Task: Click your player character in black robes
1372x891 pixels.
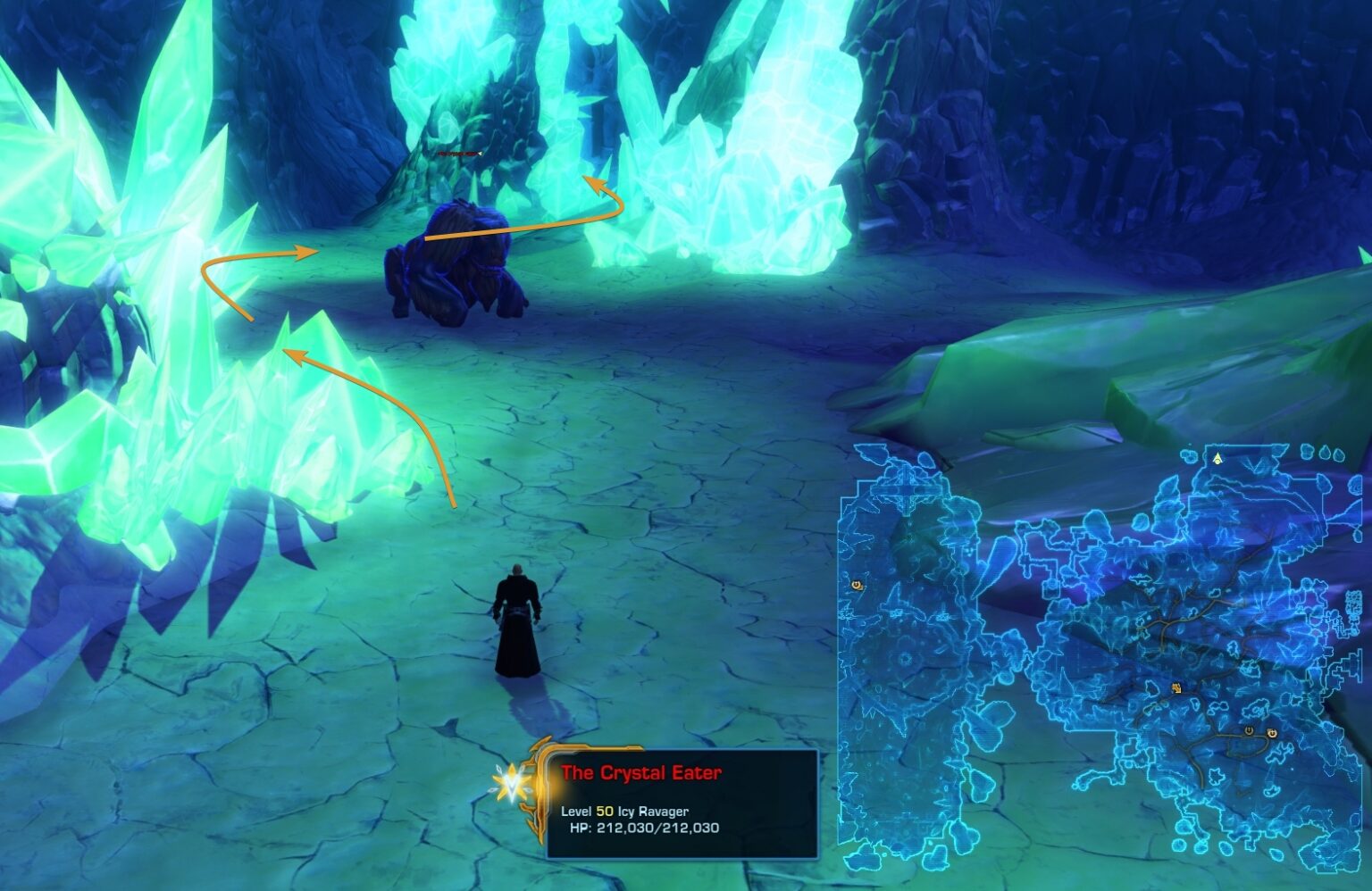Action: pyautogui.click(x=516, y=625)
